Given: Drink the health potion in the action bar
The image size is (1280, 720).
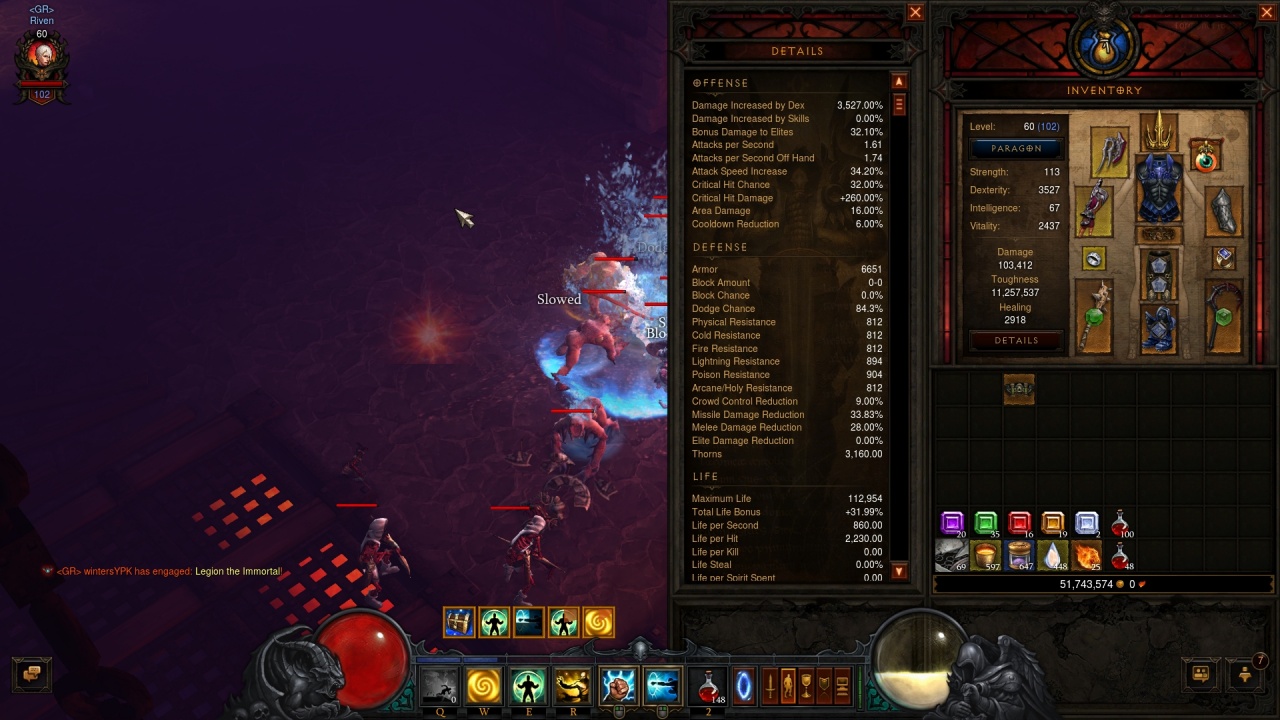Looking at the screenshot, I should pos(708,686).
